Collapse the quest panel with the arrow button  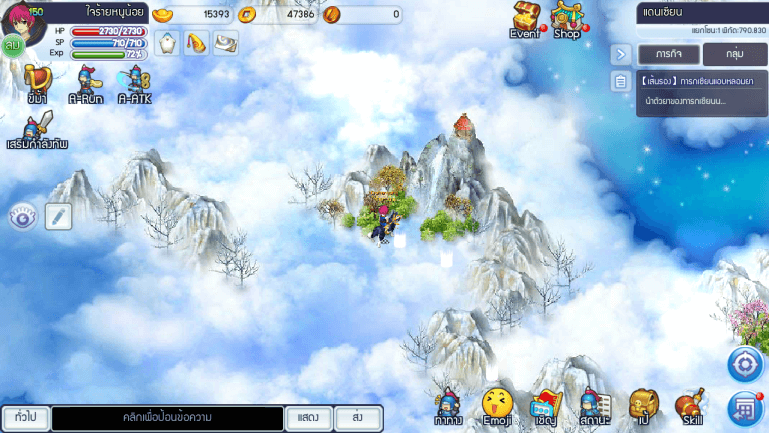click(621, 54)
